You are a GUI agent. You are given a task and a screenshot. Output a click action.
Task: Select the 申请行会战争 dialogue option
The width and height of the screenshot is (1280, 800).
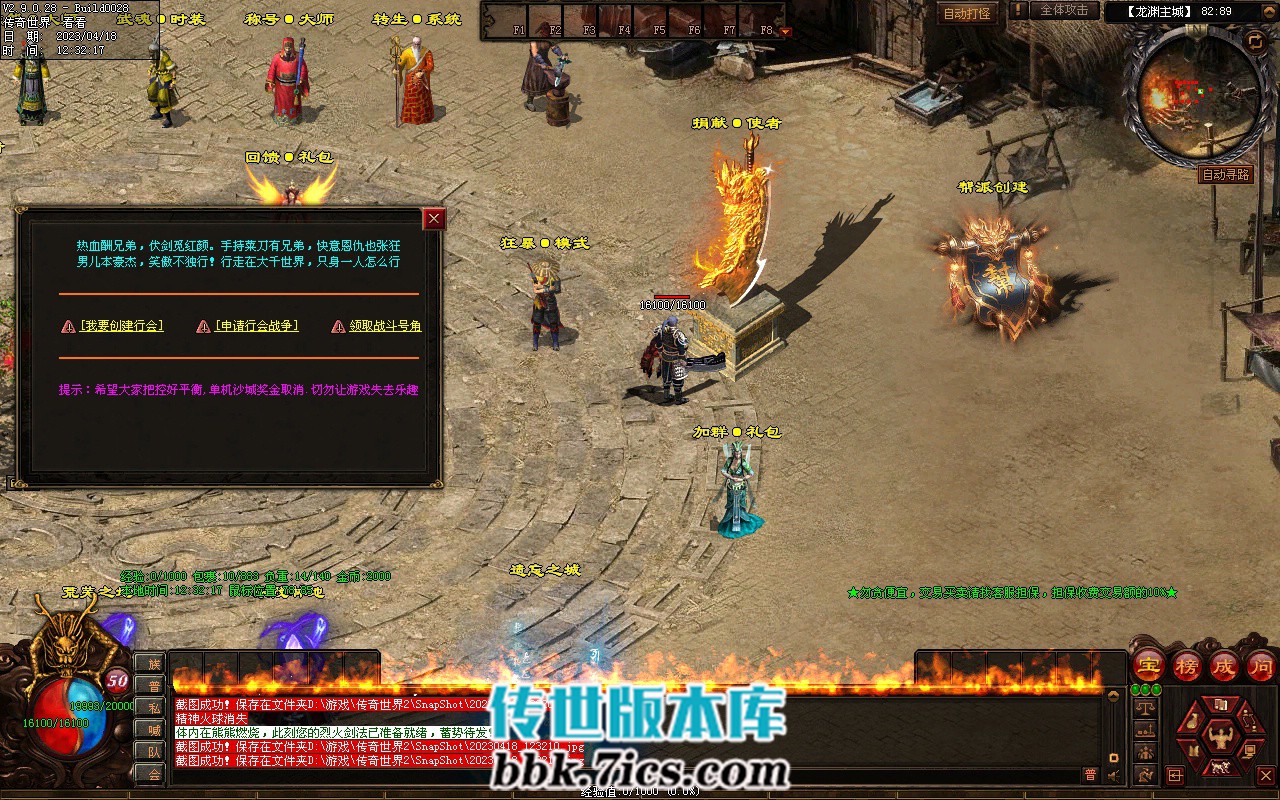click(256, 326)
